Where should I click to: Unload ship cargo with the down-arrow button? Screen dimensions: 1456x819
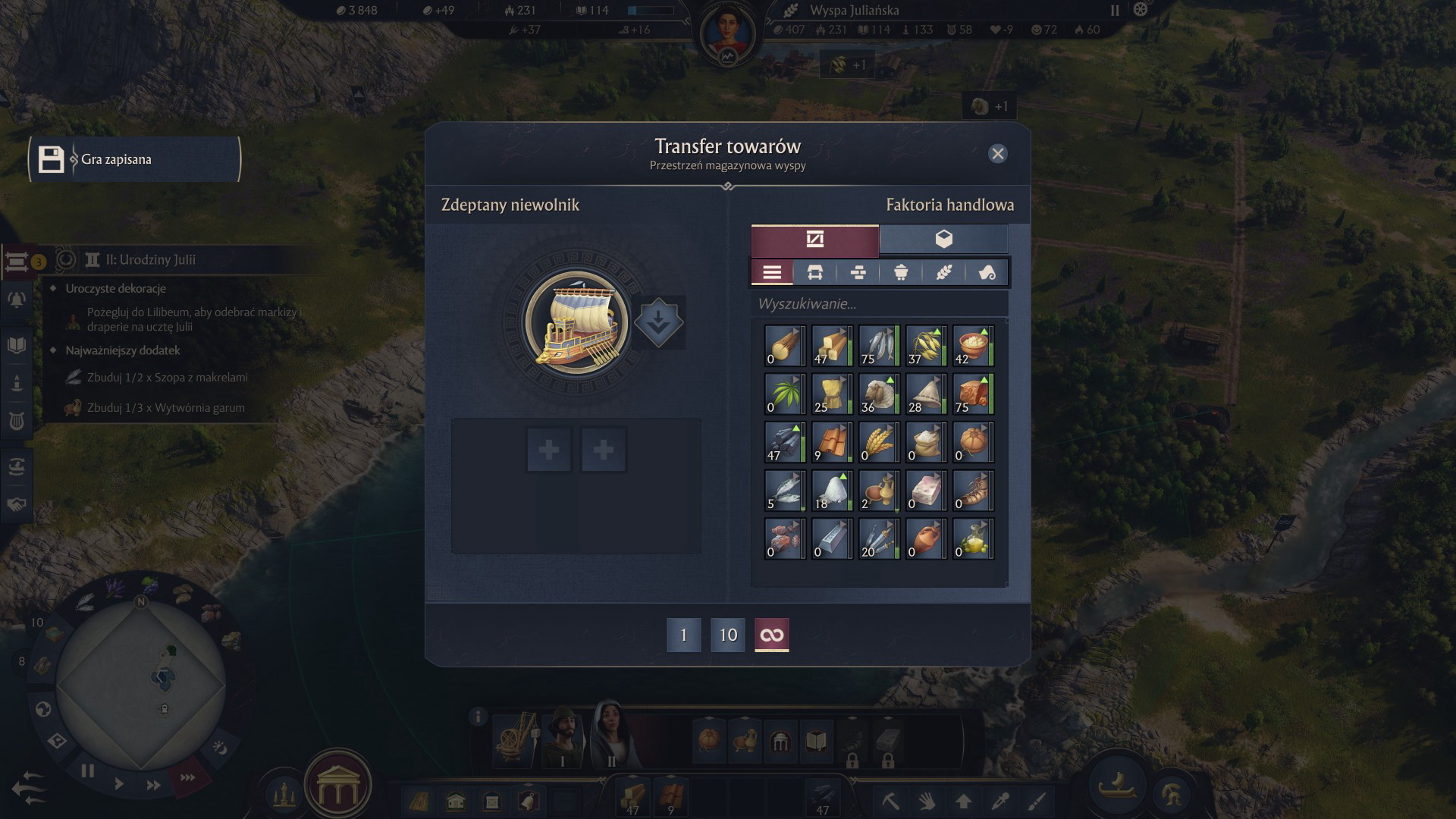[x=658, y=322]
